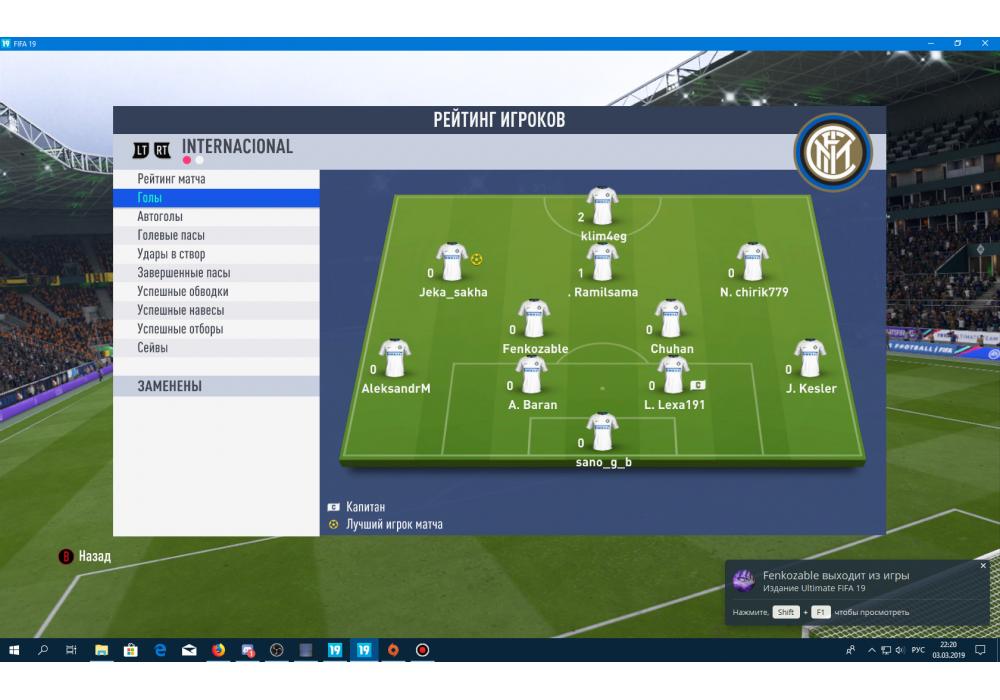Show Завершенные пасы ratings
Viewport: 1000px width, 700px height.
pos(184,273)
